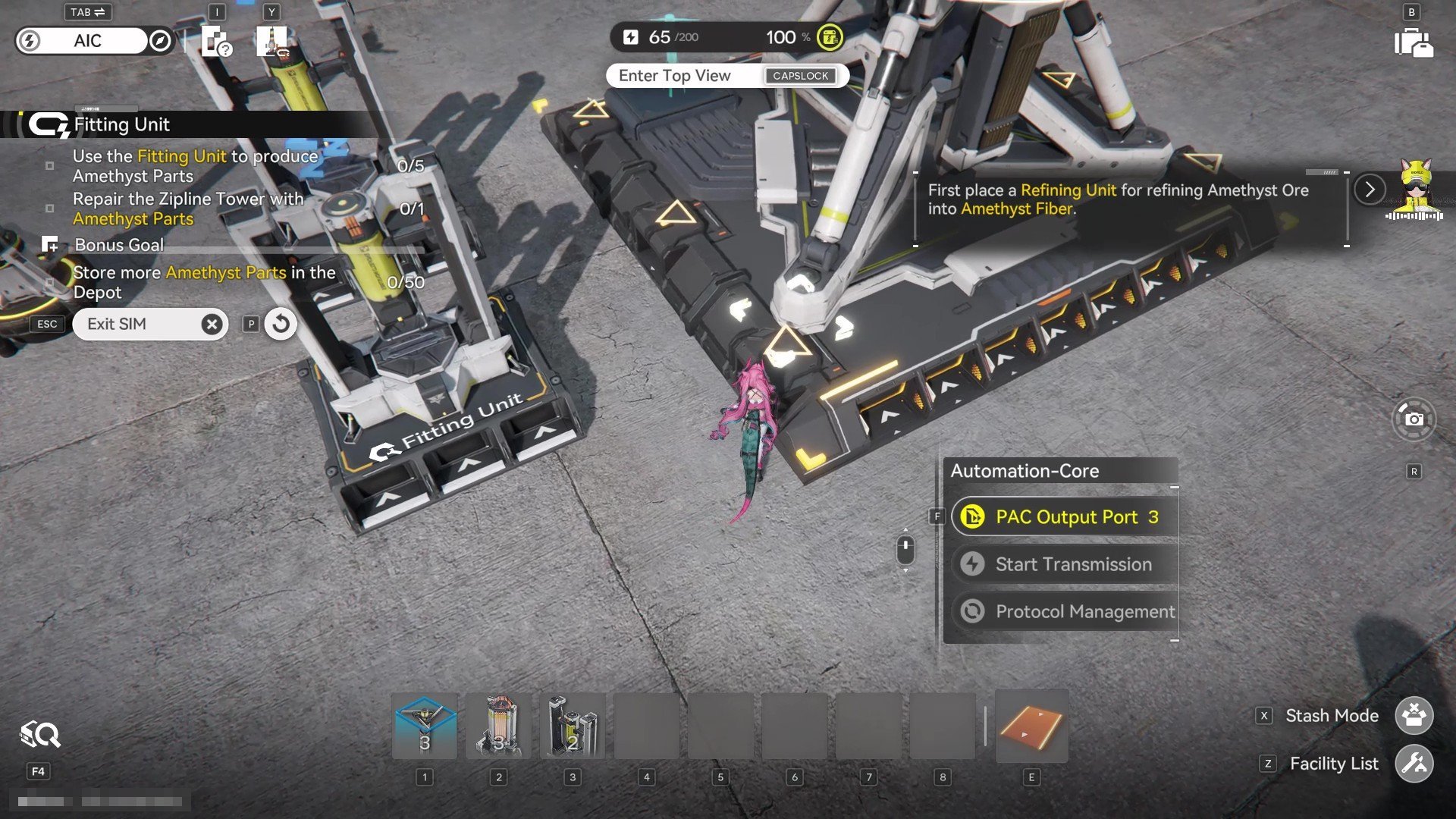Image resolution: width=1456 pixels, height=819 pixels.
Task: Click the yellow power status icon
Action: pos(830,37)
